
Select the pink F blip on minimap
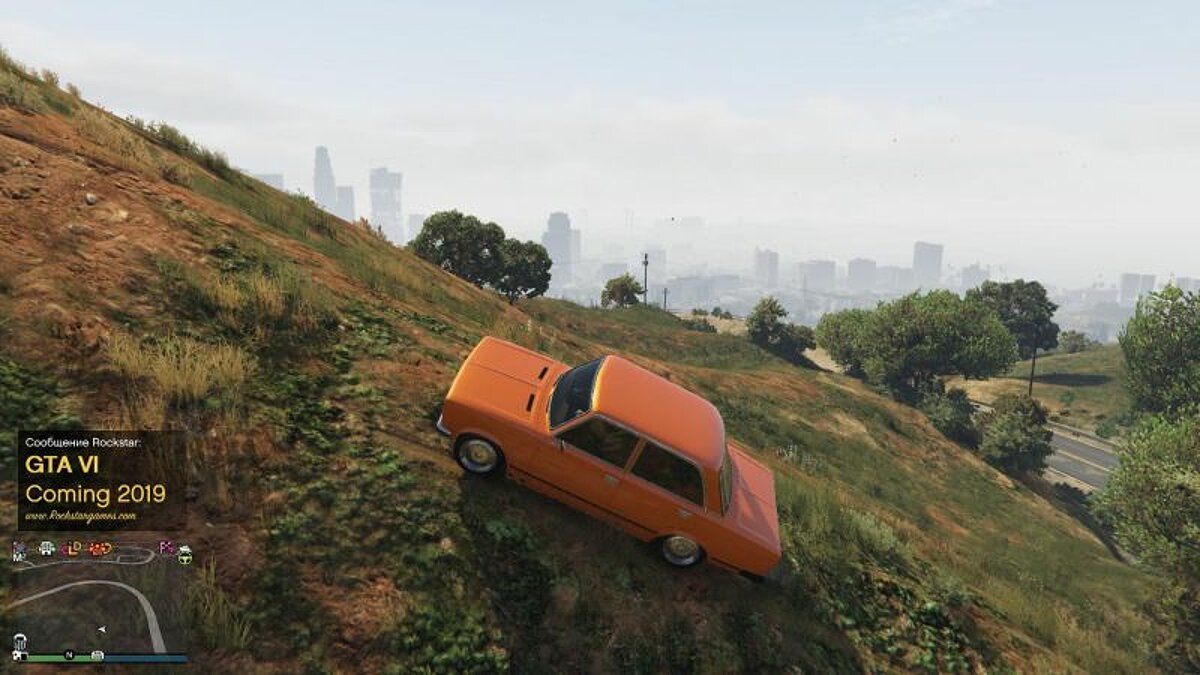(x=167, y=547)
